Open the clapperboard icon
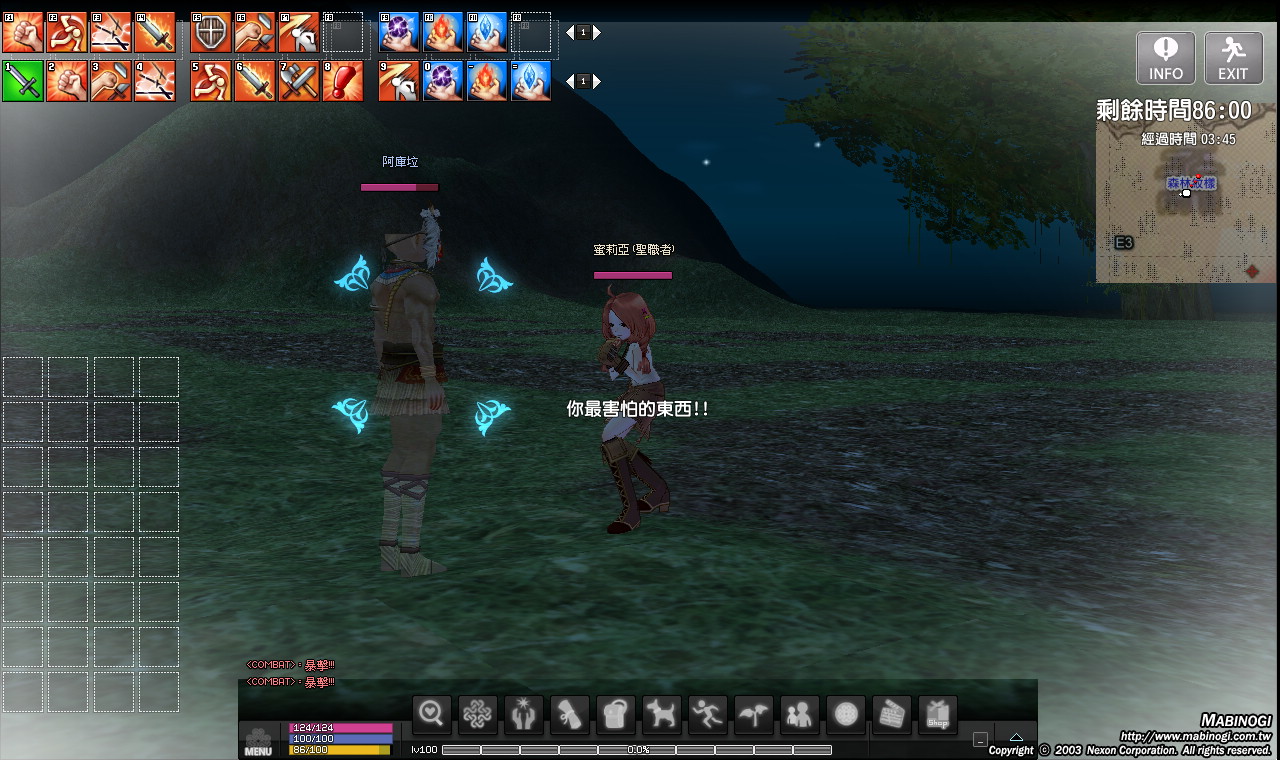This screenshot has width=1280, height=760. [x=892, y=714]
